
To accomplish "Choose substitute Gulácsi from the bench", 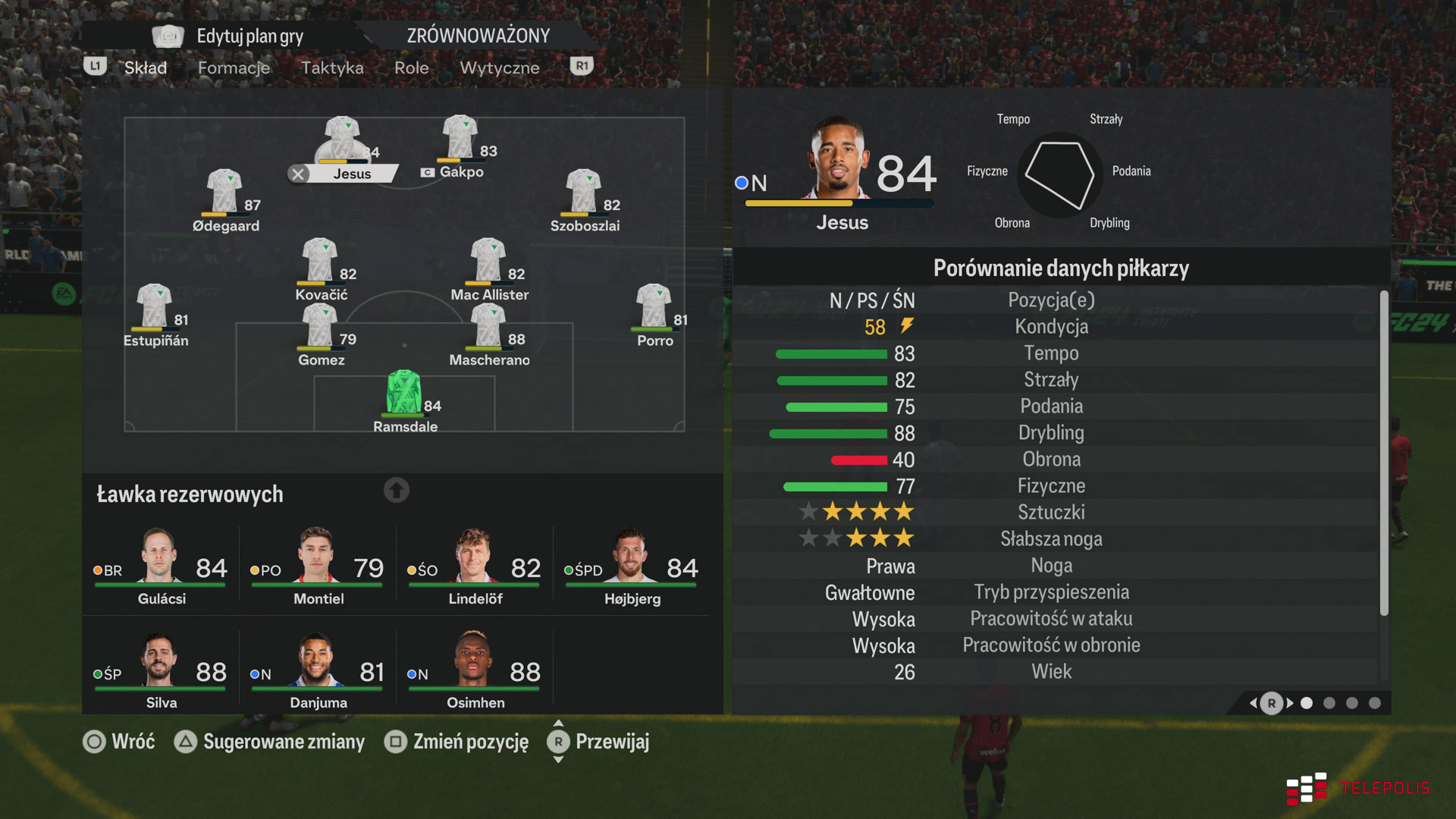I will pos(161,566).
